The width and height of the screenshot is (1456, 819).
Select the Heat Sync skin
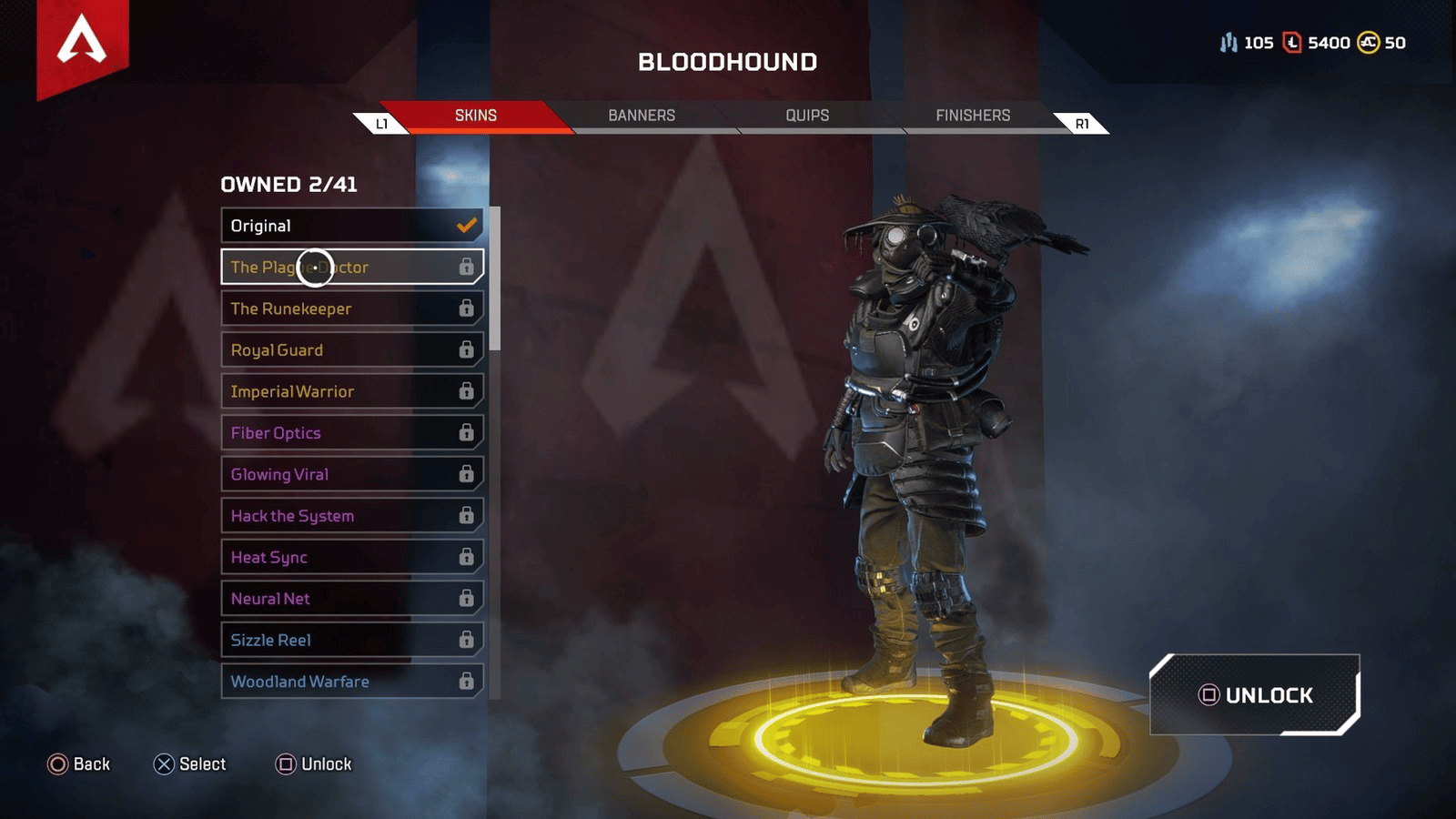click(x=351, y=557)
